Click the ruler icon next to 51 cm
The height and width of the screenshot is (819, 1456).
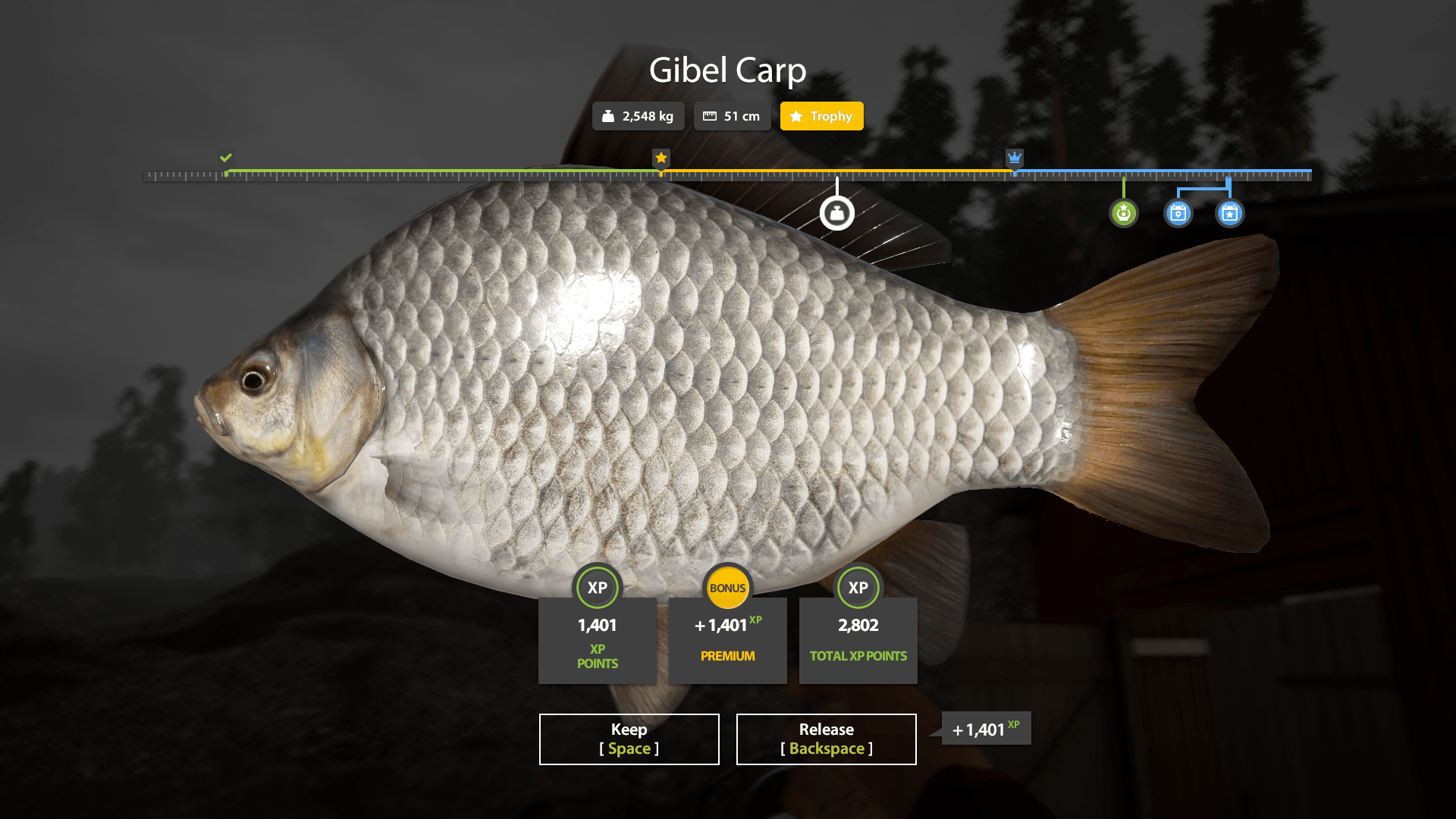[x=711, y=116]
